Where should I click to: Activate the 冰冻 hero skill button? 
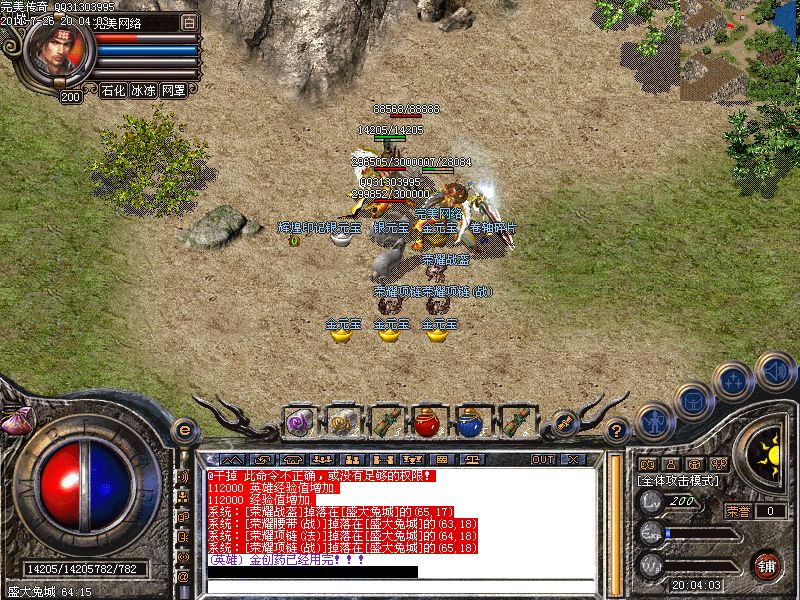tap(143, 90)
